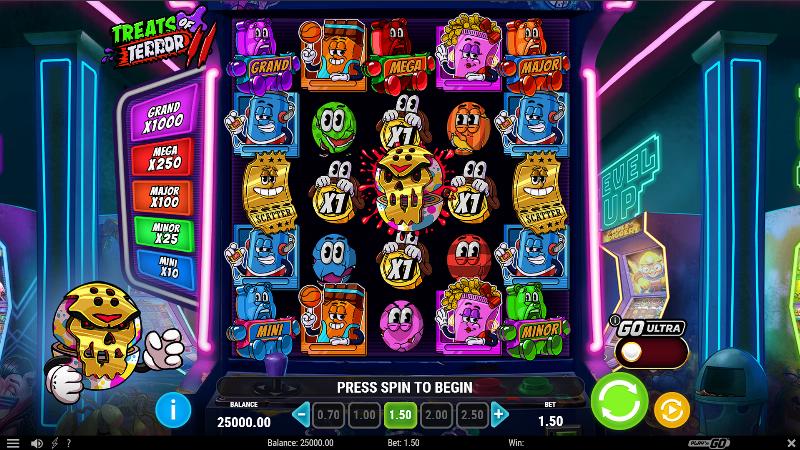Set the bet to 2.00

[x=435, y=414]
